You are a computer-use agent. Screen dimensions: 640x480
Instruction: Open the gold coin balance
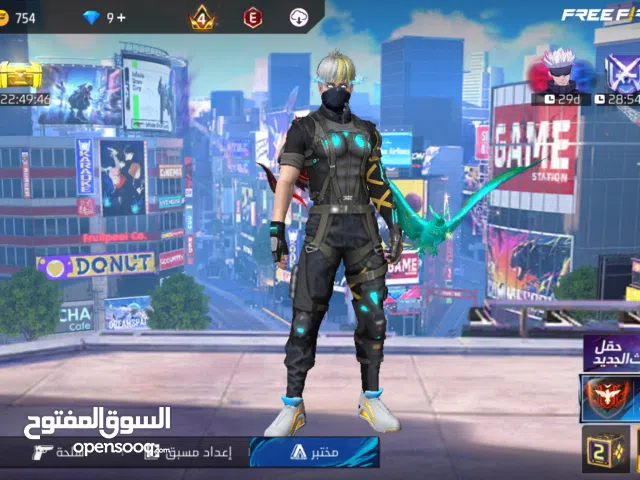[x=18, y=17]
